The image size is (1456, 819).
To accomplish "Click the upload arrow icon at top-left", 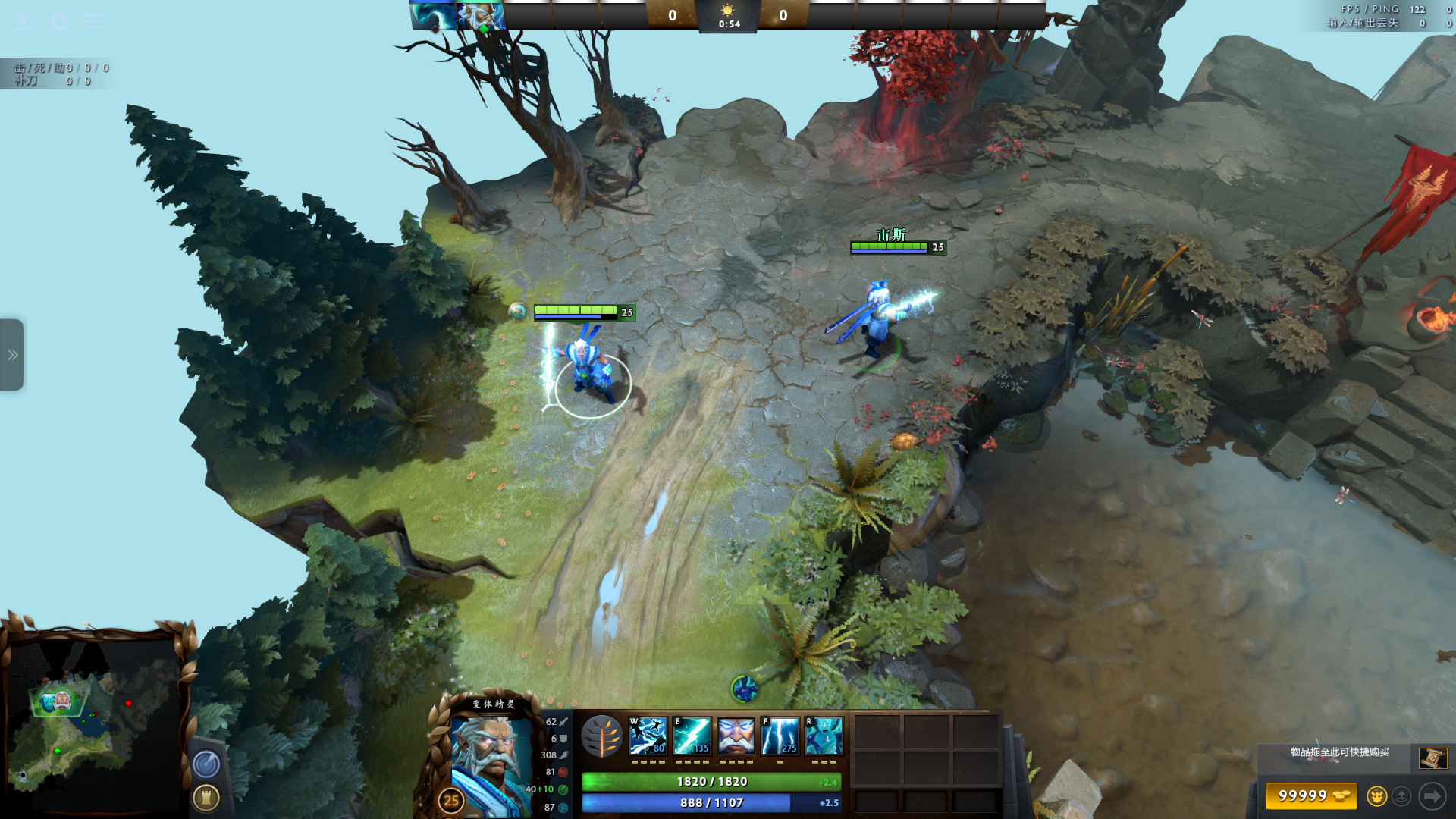I will (24, 21).
